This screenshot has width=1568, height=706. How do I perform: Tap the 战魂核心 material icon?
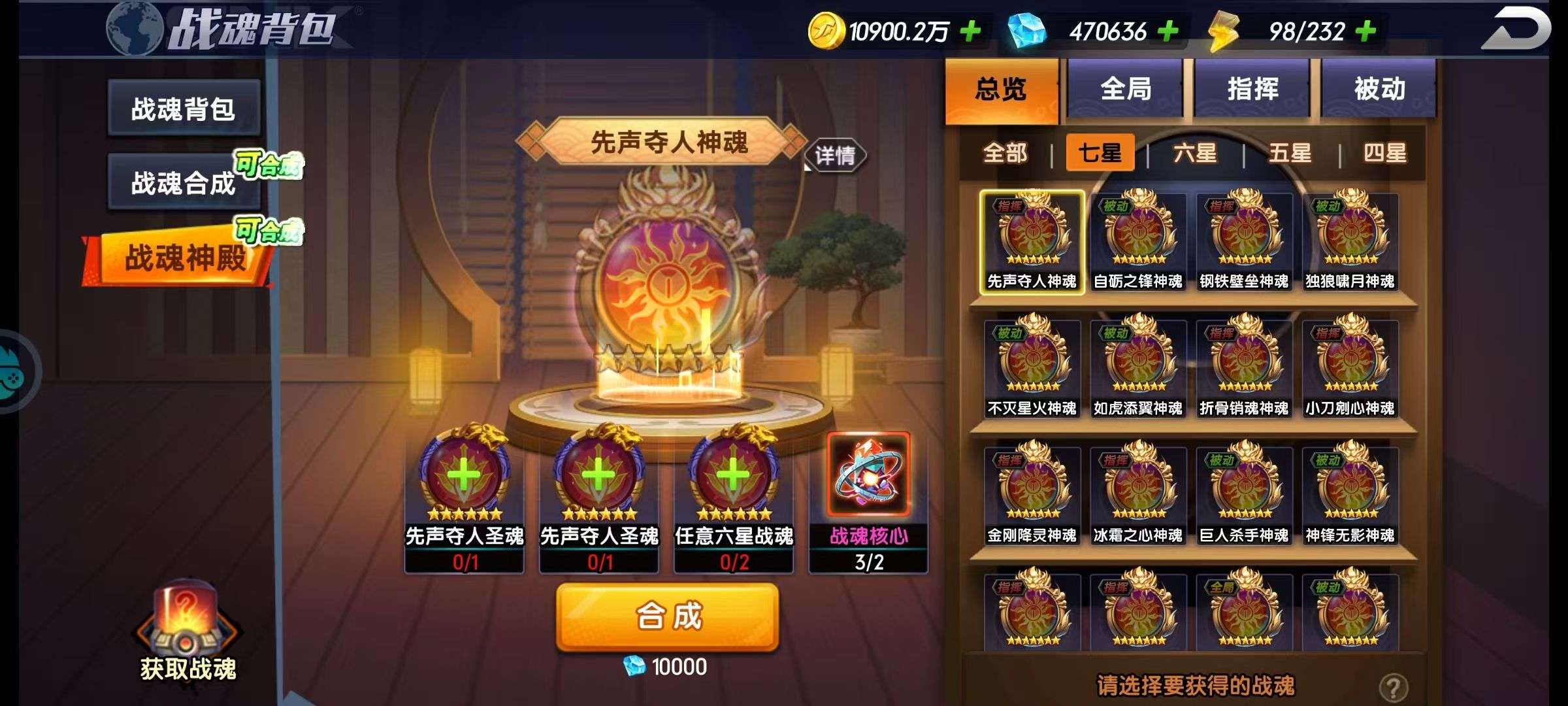pyautogui.click(x=868, y=475)
